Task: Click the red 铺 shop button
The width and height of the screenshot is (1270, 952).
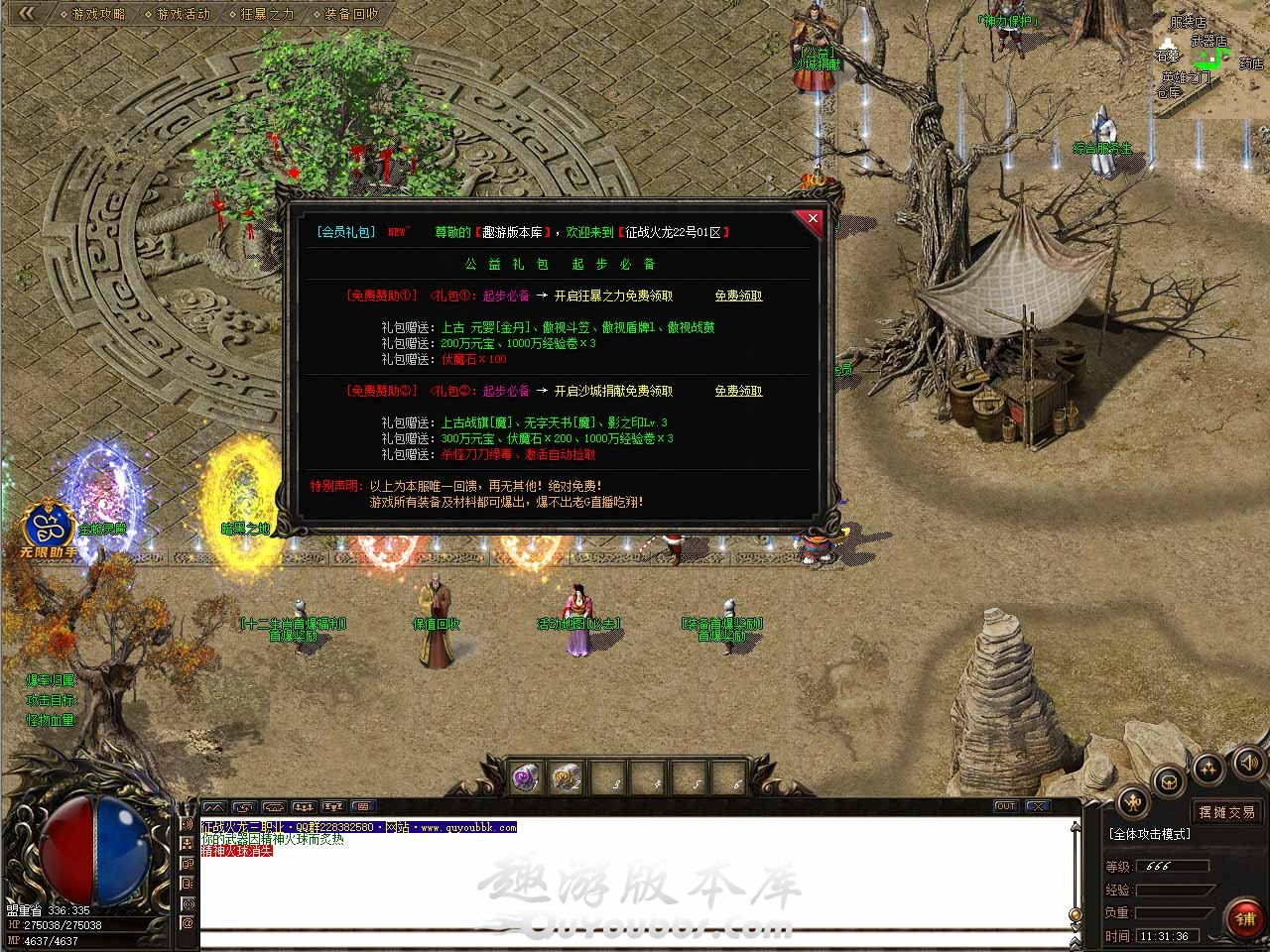Action: click(1245, 918)
